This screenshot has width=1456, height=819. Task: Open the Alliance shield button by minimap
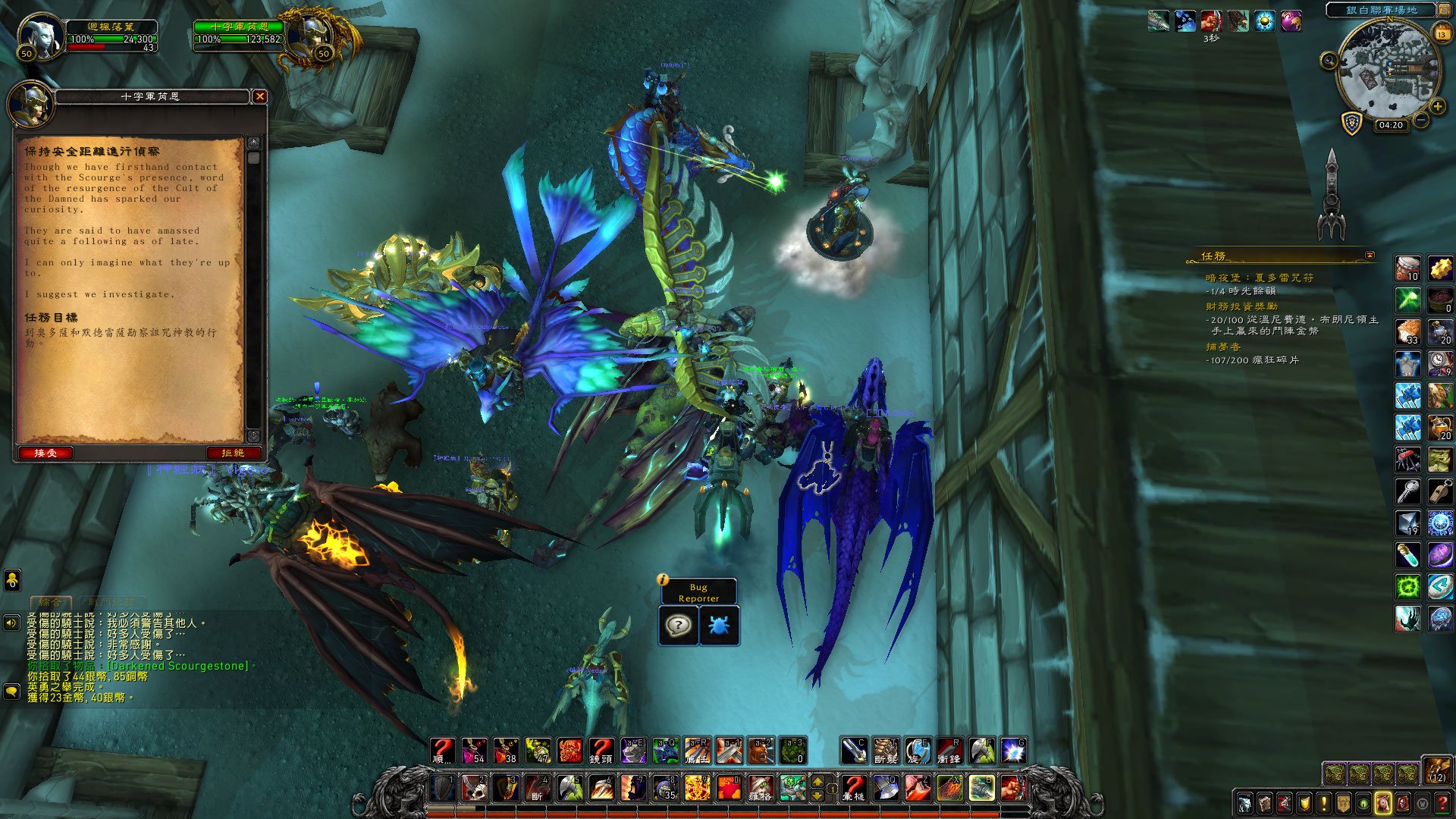[1351, 123]
